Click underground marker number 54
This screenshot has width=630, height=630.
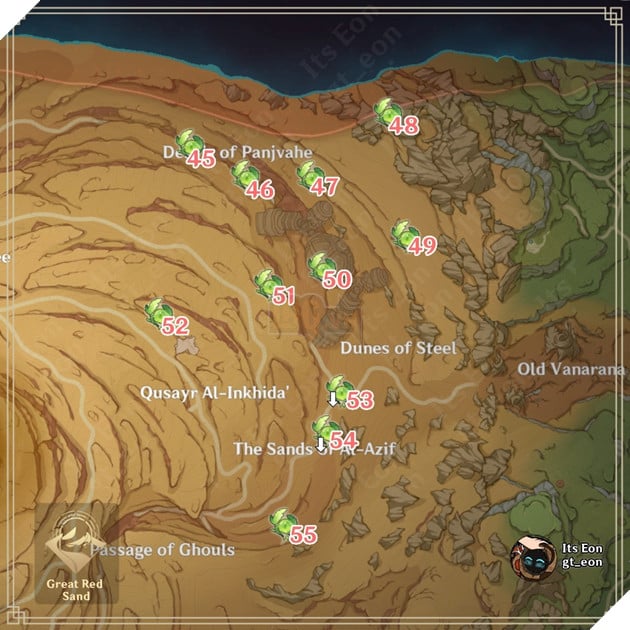[x=324, y=430]
